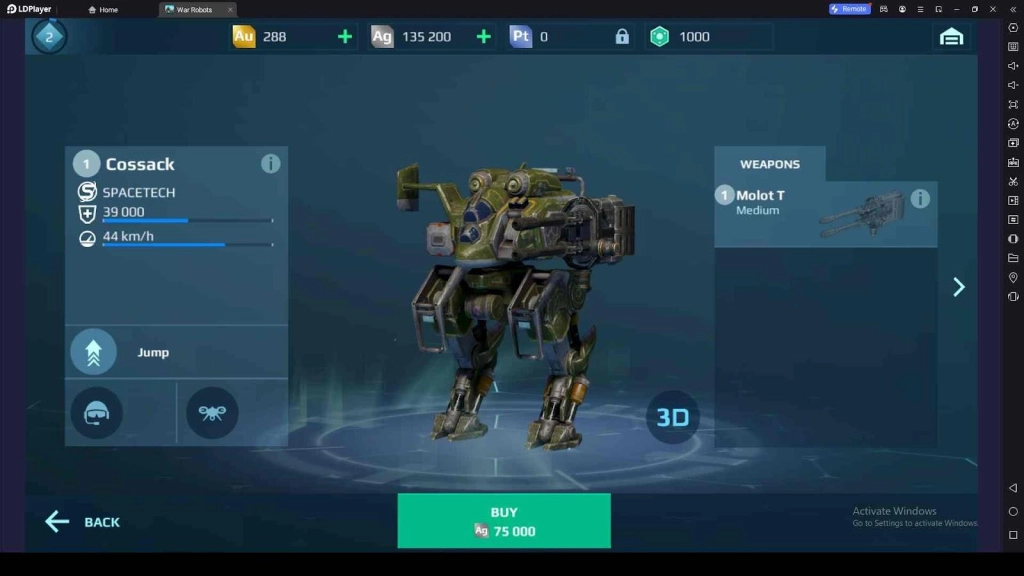Click the locked platinum currency
1024x576 pixels.
(x=622, y=37)
